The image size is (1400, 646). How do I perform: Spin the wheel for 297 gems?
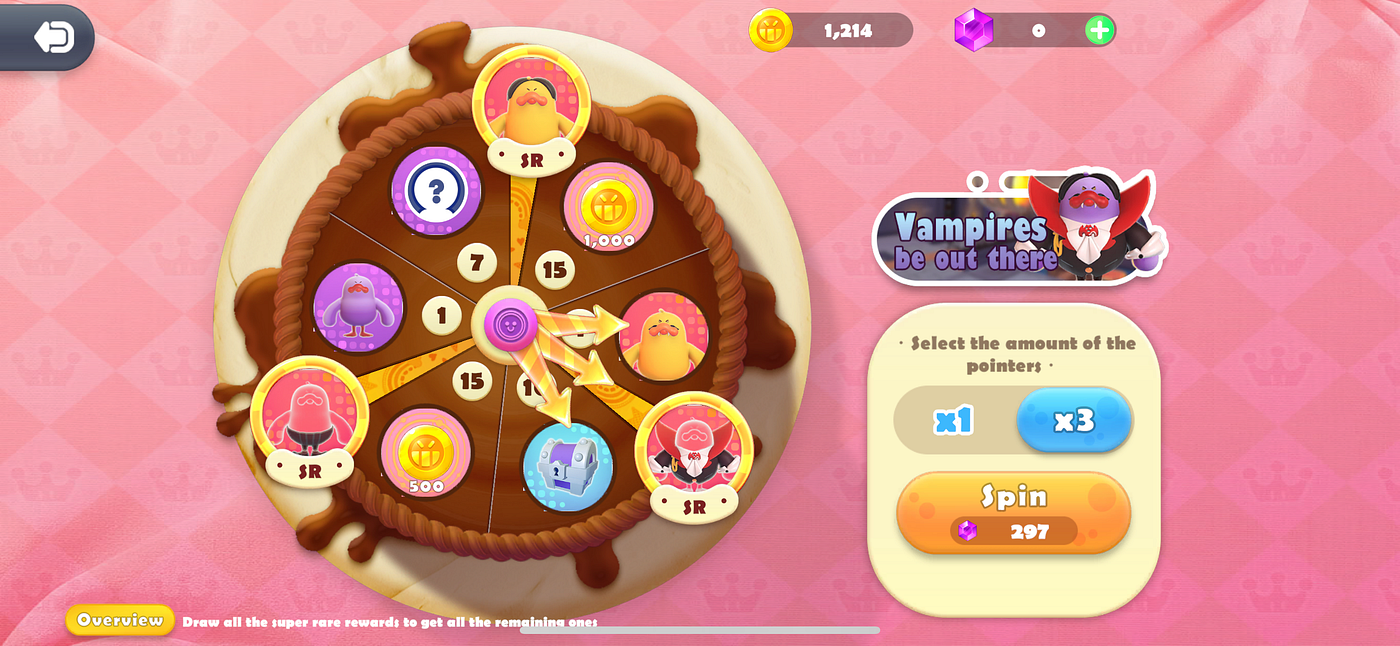pos(1013,512)
